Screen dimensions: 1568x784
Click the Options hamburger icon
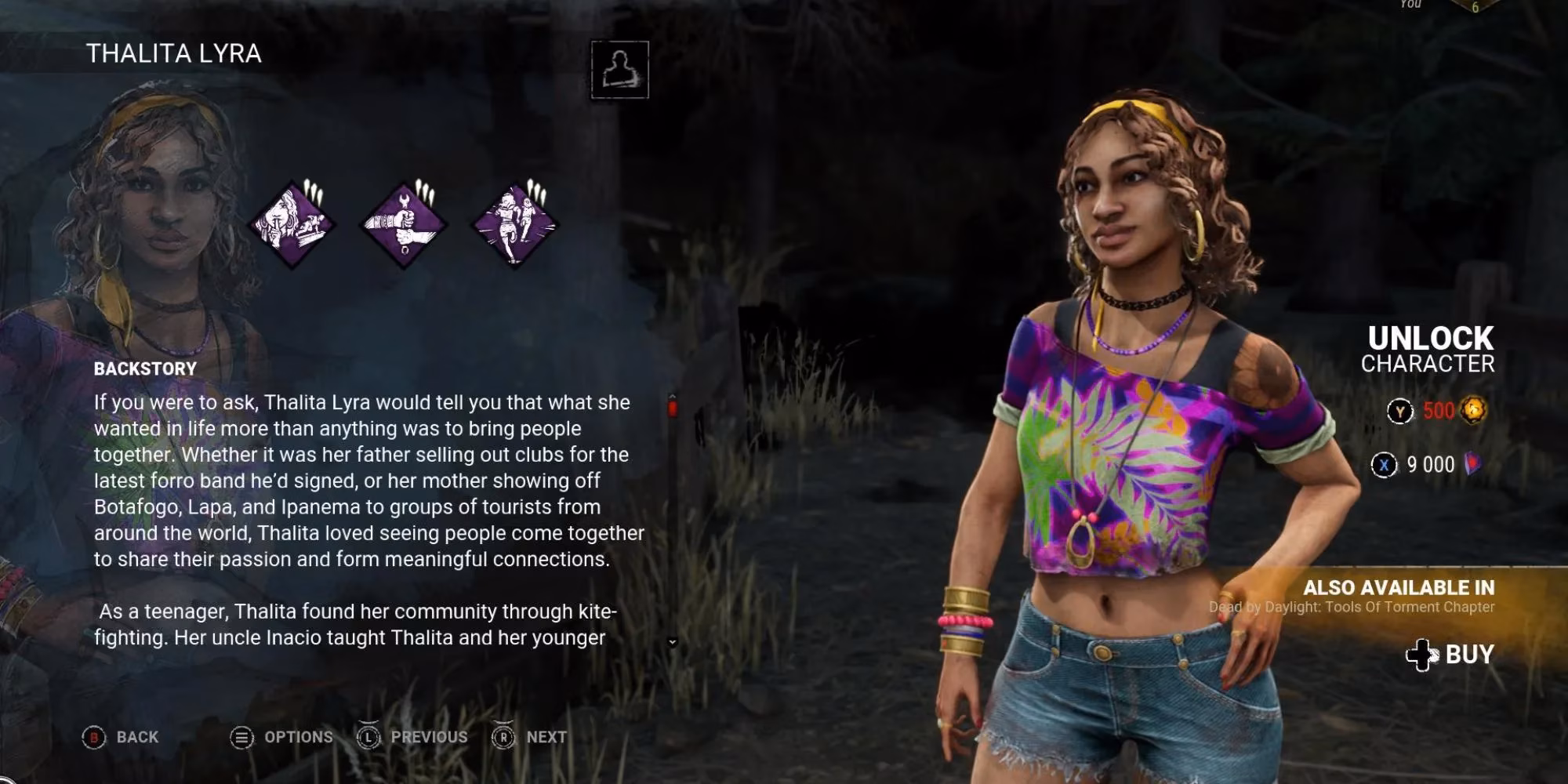[241, 737]
